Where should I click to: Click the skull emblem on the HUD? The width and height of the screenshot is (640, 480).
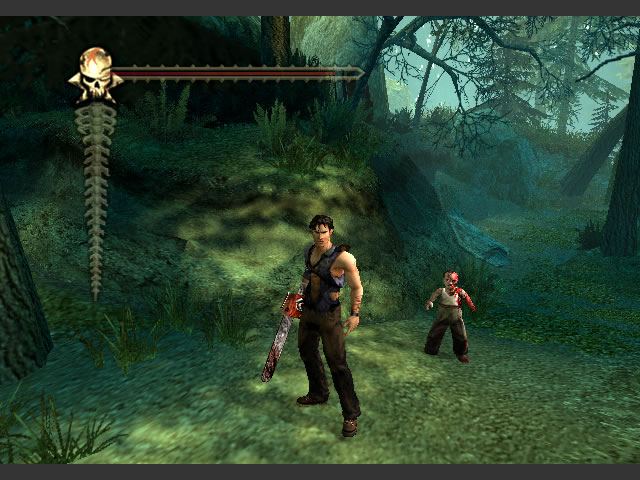point(95,74)
